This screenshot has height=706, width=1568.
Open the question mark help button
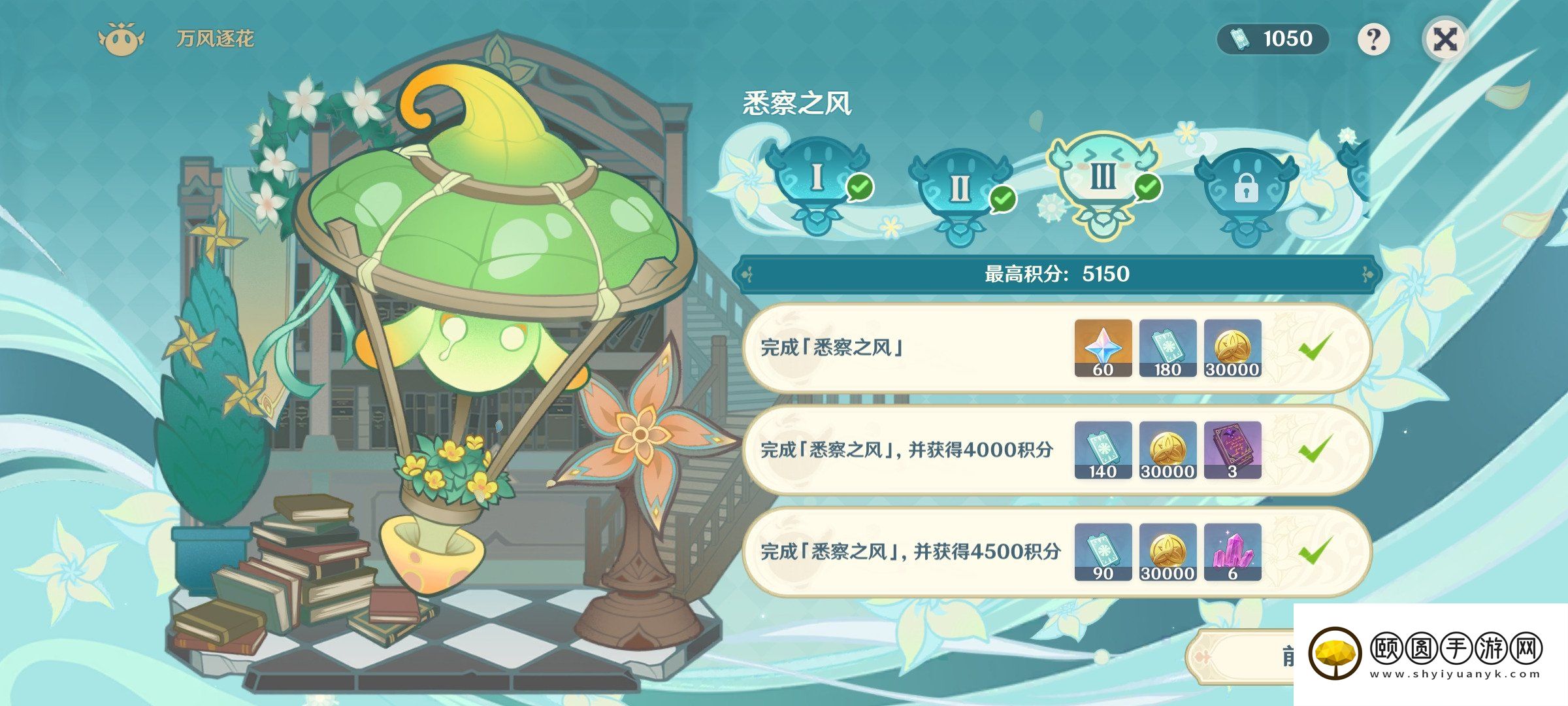(x=1373, y=40)
